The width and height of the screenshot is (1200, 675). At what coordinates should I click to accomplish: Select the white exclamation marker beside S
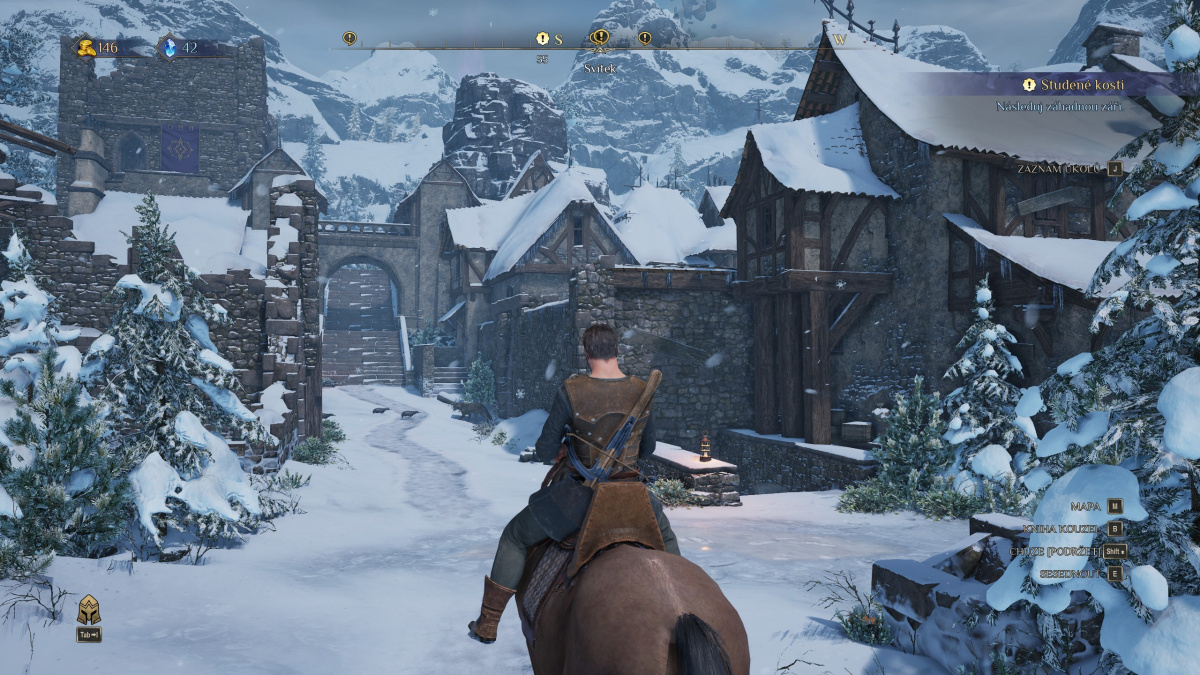(542, 39)
